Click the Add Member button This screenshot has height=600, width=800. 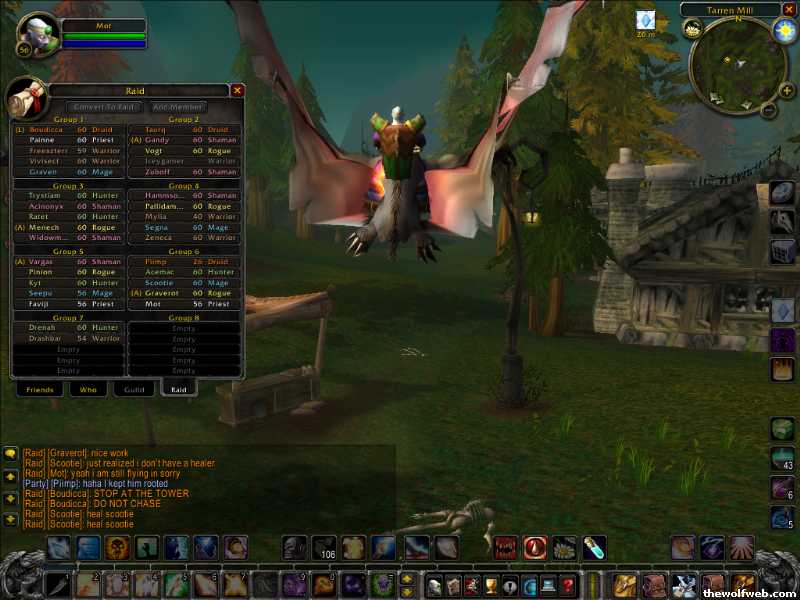coord(178,106)
